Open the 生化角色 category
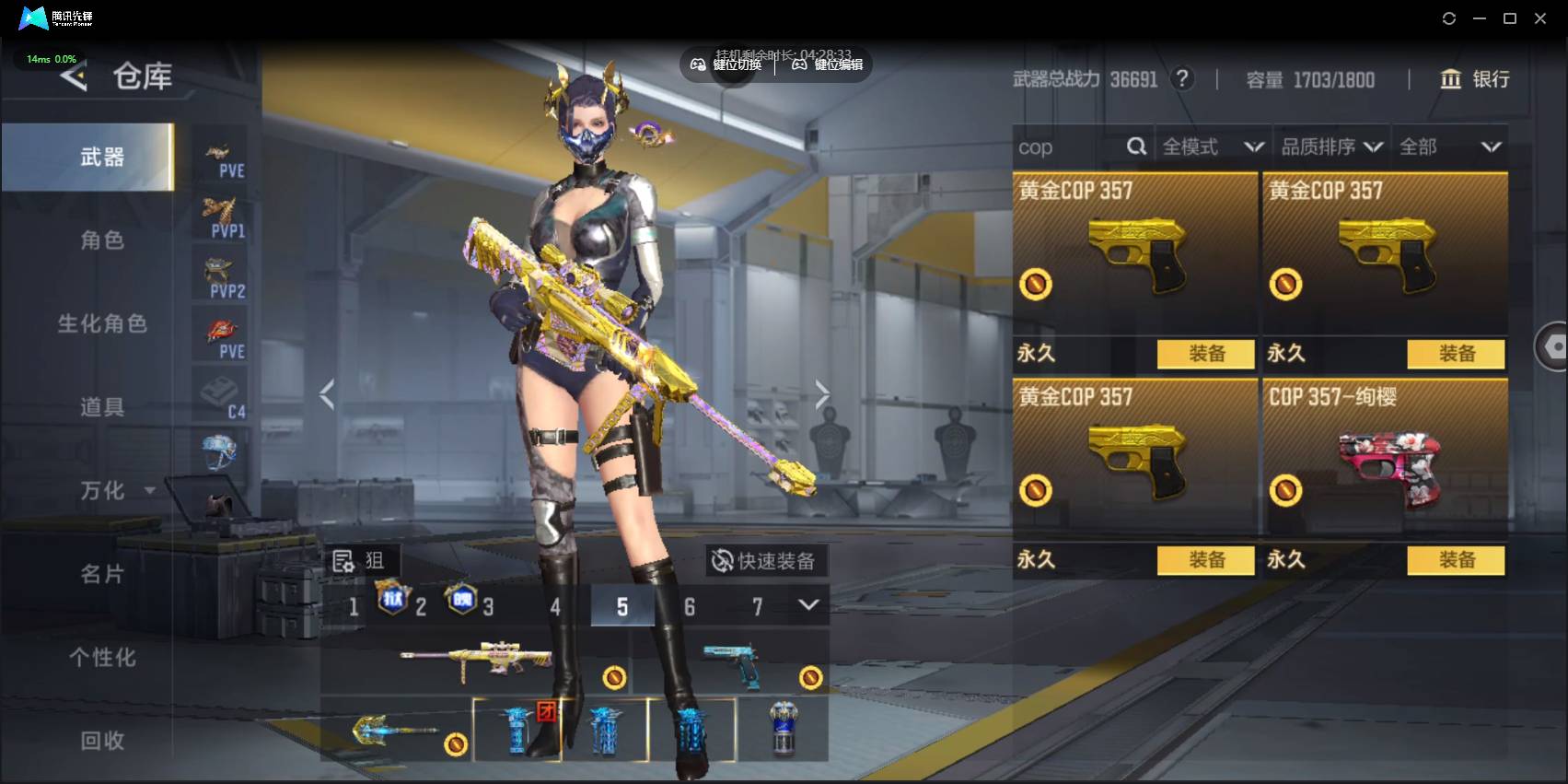 (101, 323)
